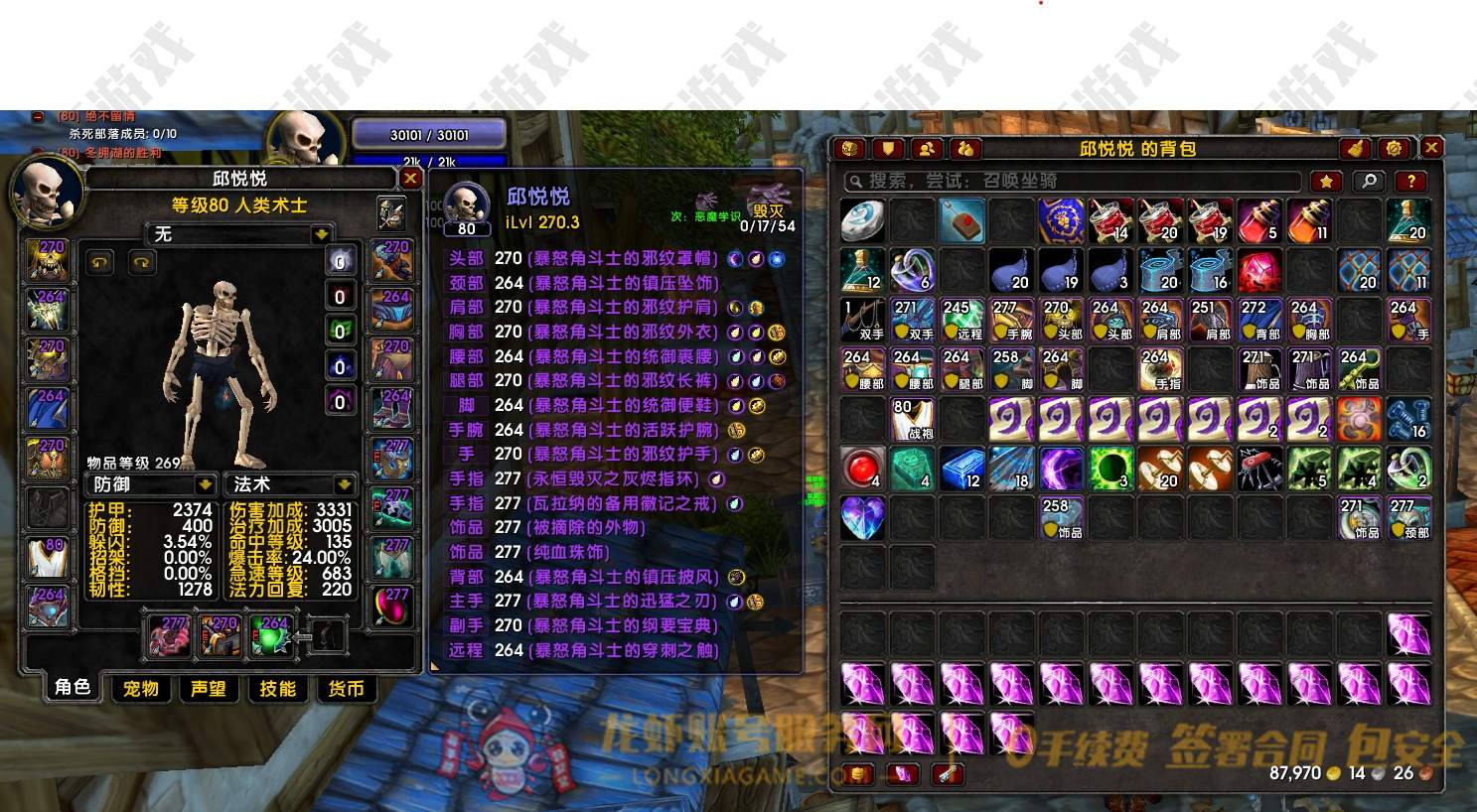Close the character sheet window
This screenshot has width=1477, height=812.
409,178
